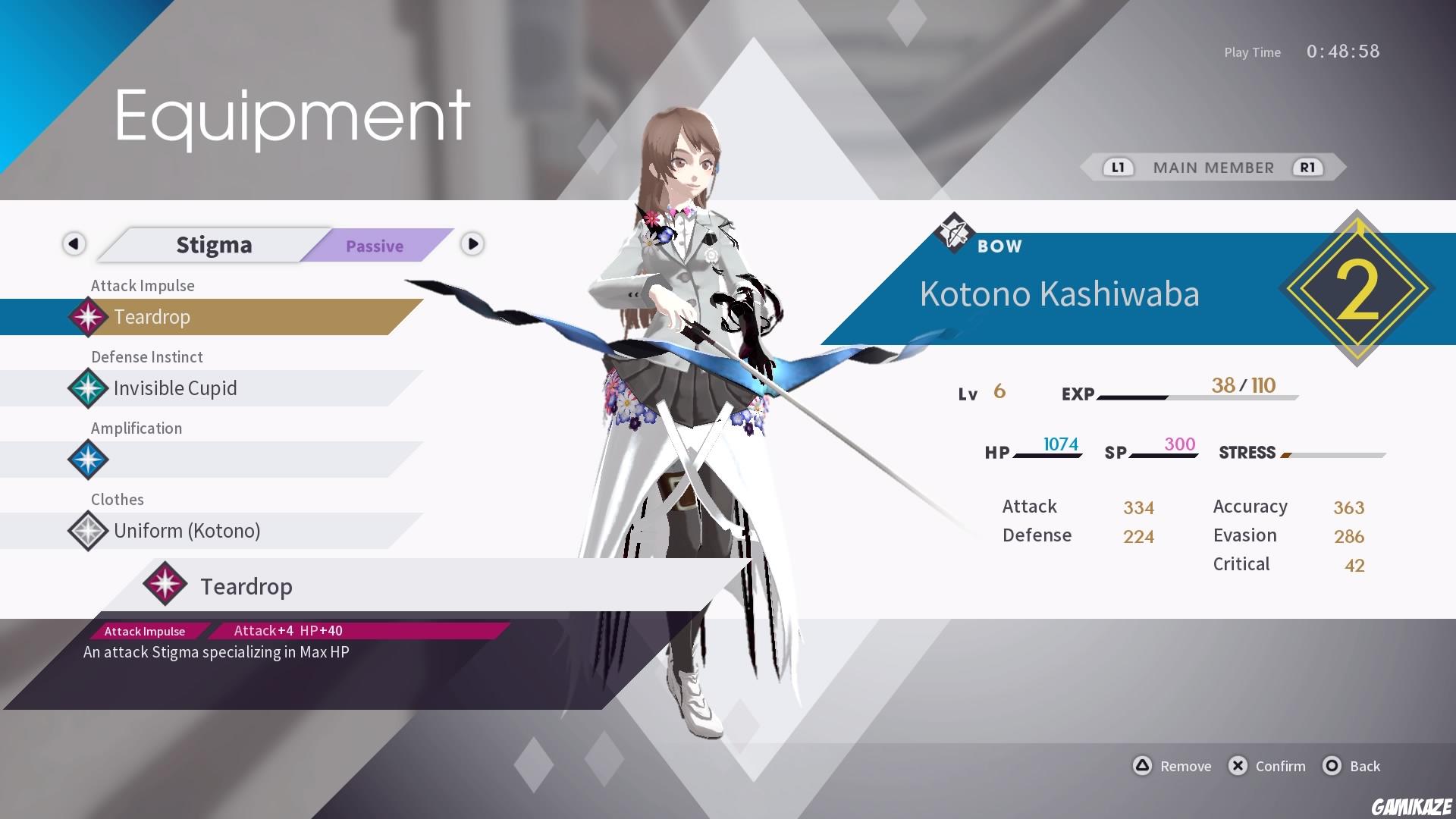Click the Remove triangle button icon
The height and width of the screenshot is (819, 1456).
tap(1142, 766)
